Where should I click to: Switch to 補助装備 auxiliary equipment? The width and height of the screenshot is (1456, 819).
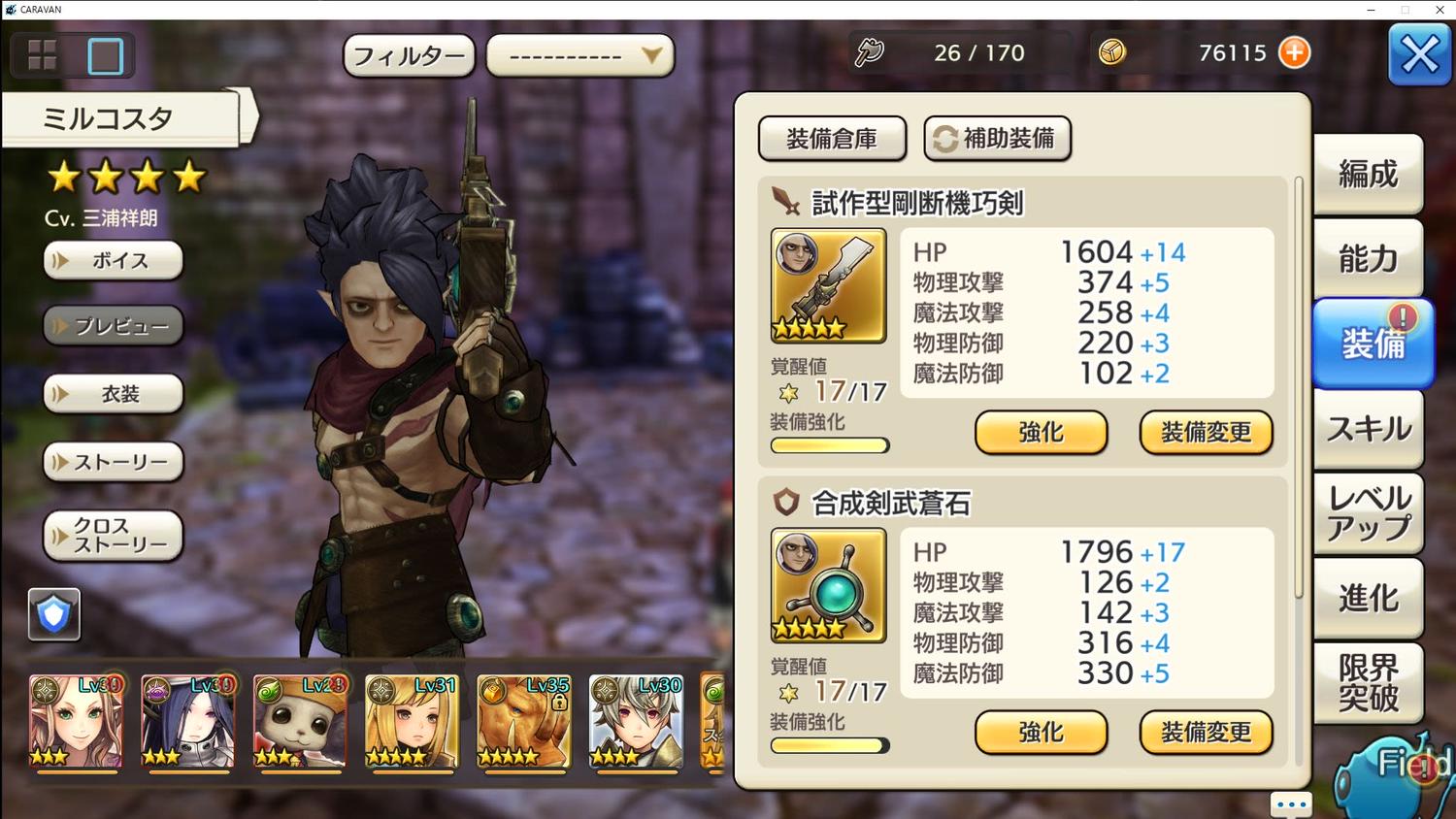coord(997,139)
